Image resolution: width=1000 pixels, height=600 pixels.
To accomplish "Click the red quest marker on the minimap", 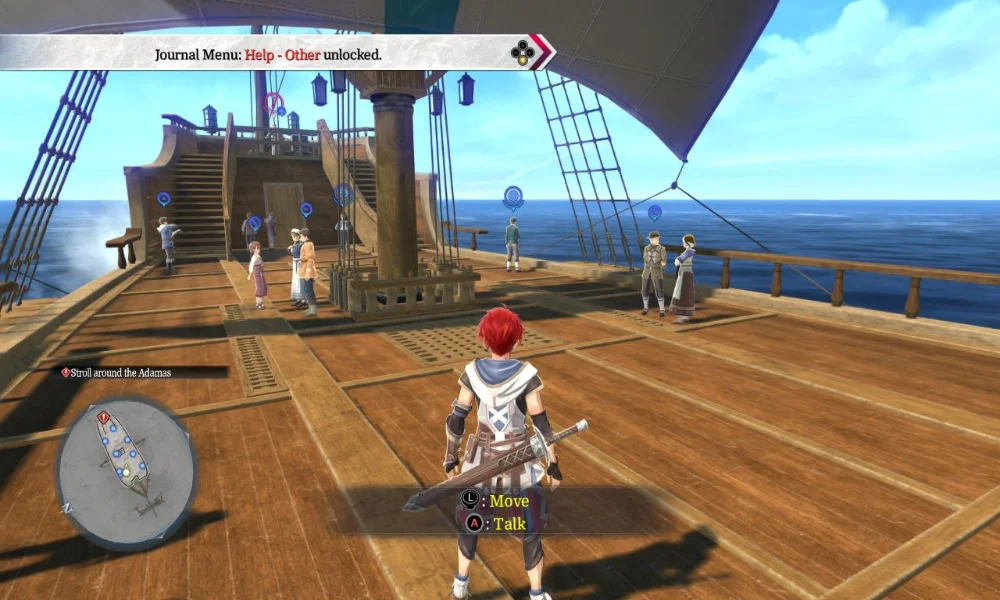I will pos(104,417).
